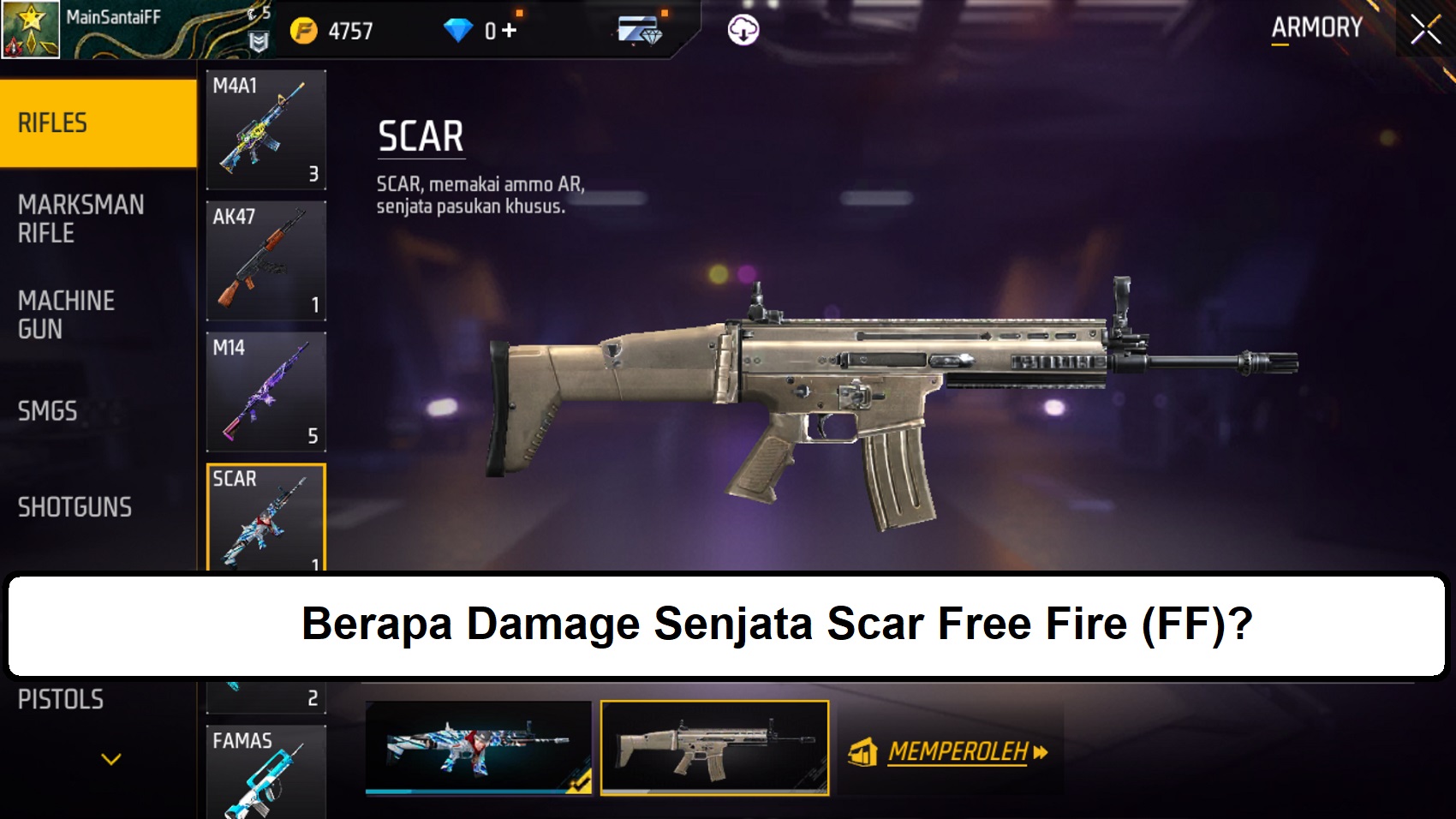Open the membership card icon near diamonds
Viewport: 1456px width, 819px height.
point(638,31)
